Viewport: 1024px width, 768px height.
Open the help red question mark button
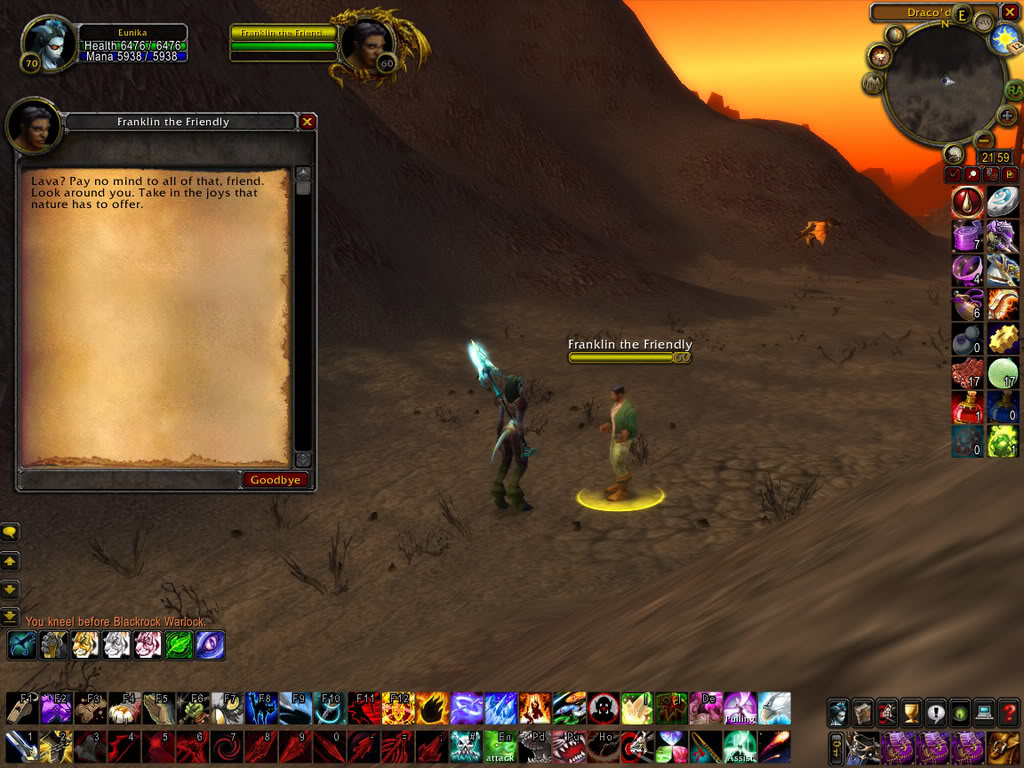[1008, 713]
